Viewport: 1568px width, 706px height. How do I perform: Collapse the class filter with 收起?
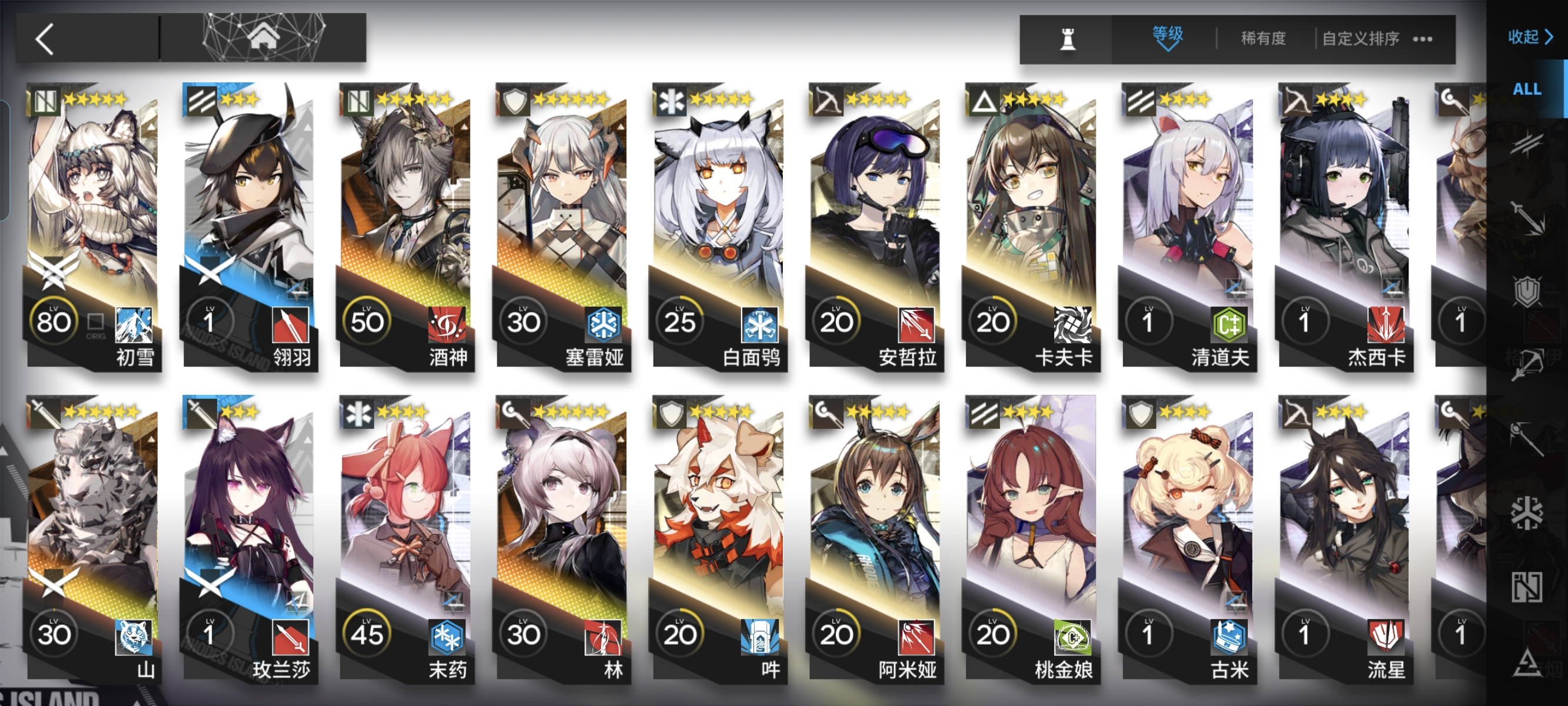click(x=1529, y=37)
